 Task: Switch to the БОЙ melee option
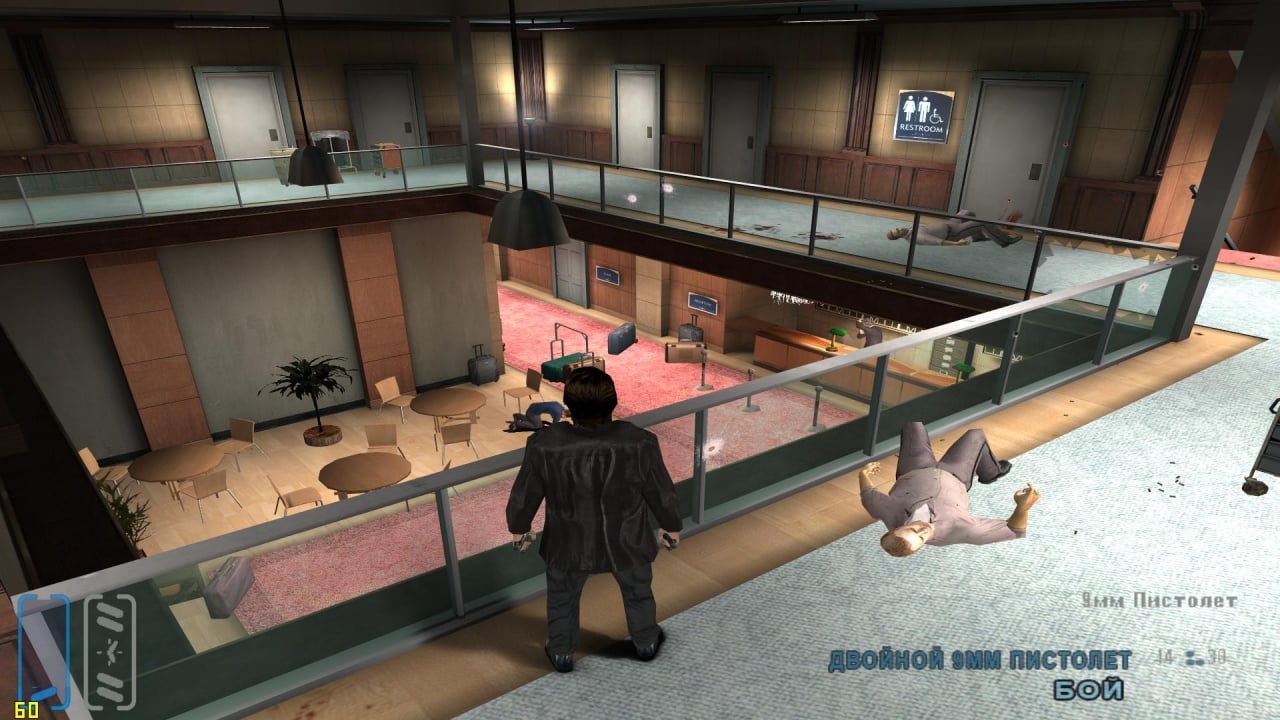[x=1088, y=690]
